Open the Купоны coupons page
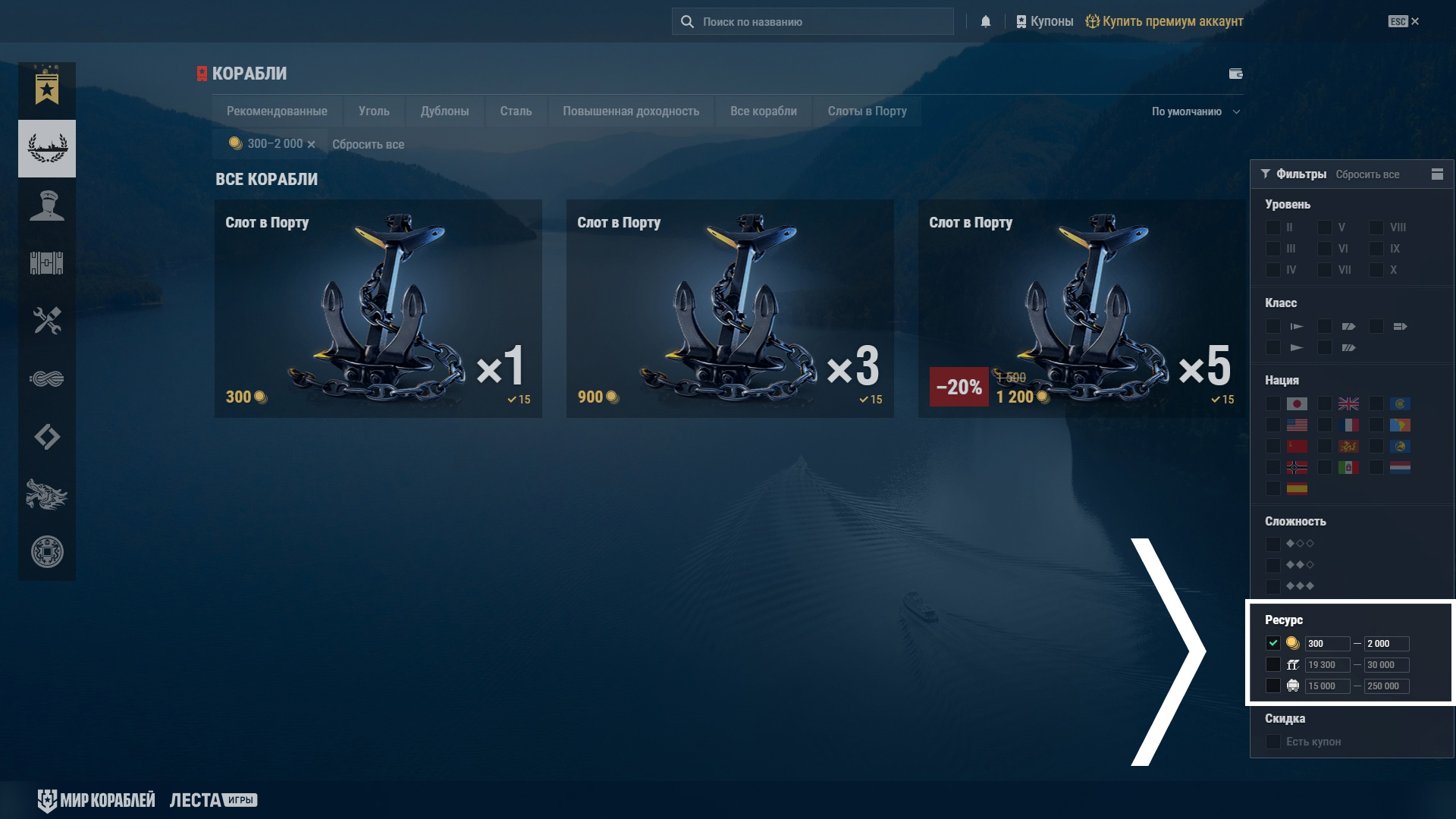Screen dimensions: 1456x819 pyautogui.click(x=1045, y=22)
